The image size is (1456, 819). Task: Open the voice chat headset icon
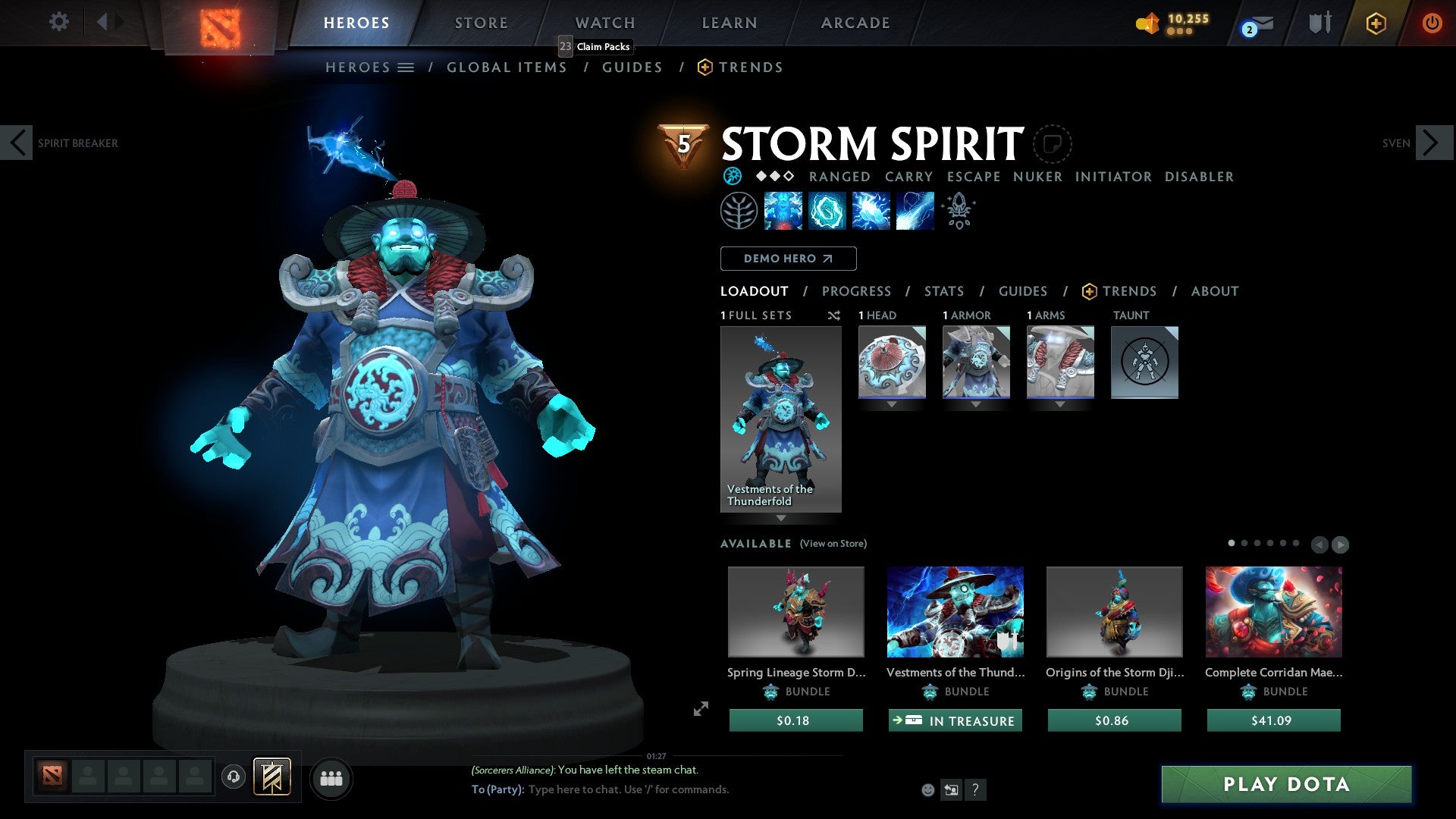pos(234,777)
